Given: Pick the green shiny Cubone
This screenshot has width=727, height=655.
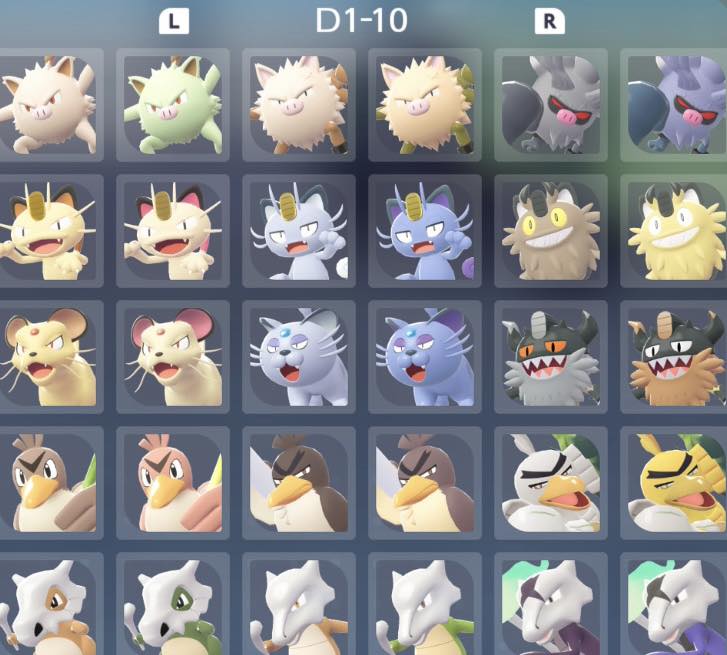Looking at the screenshot, I should [x=172, y=605].
